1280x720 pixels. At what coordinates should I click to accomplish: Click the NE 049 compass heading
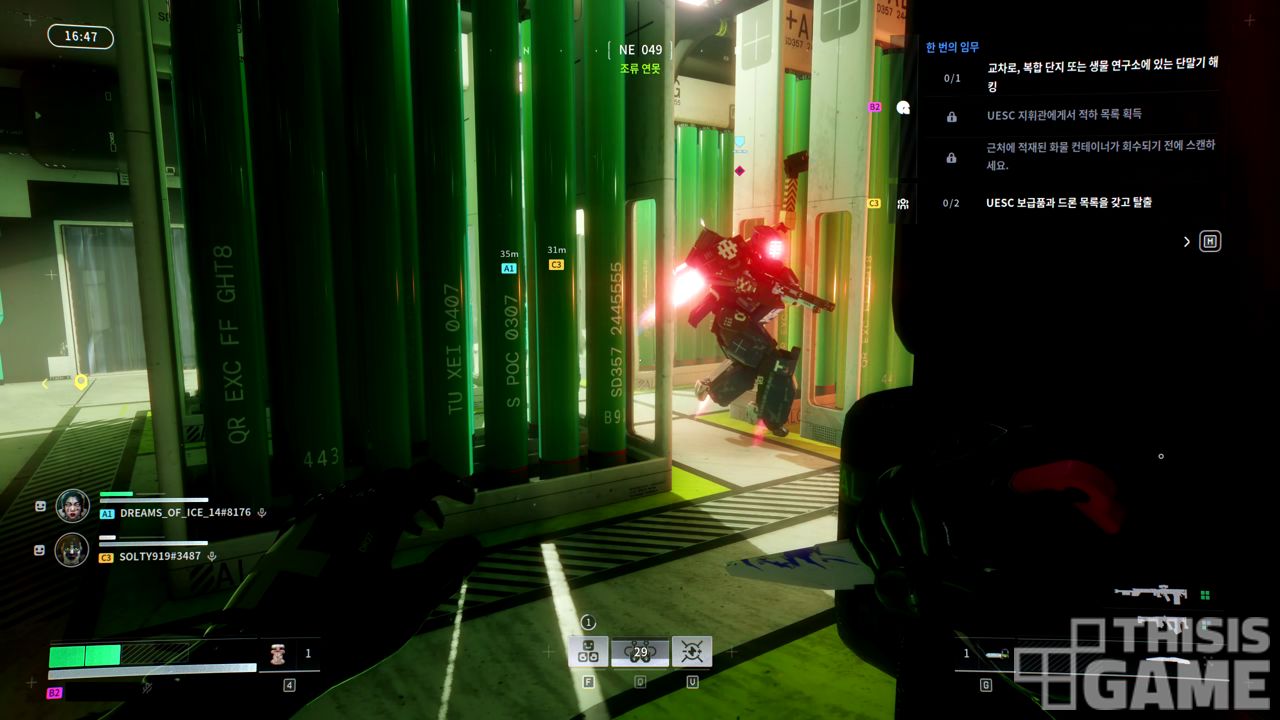640,50
